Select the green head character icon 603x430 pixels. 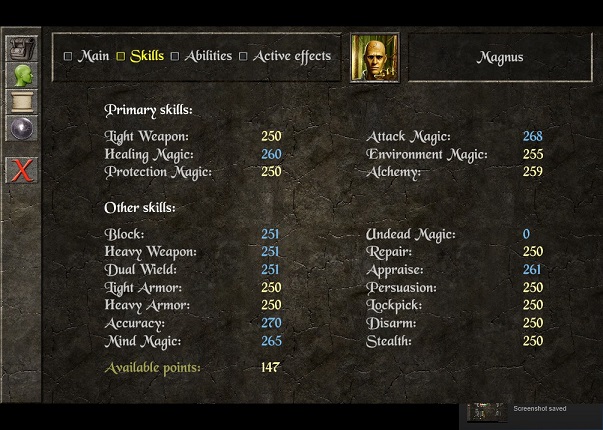(x=22, y=75)
